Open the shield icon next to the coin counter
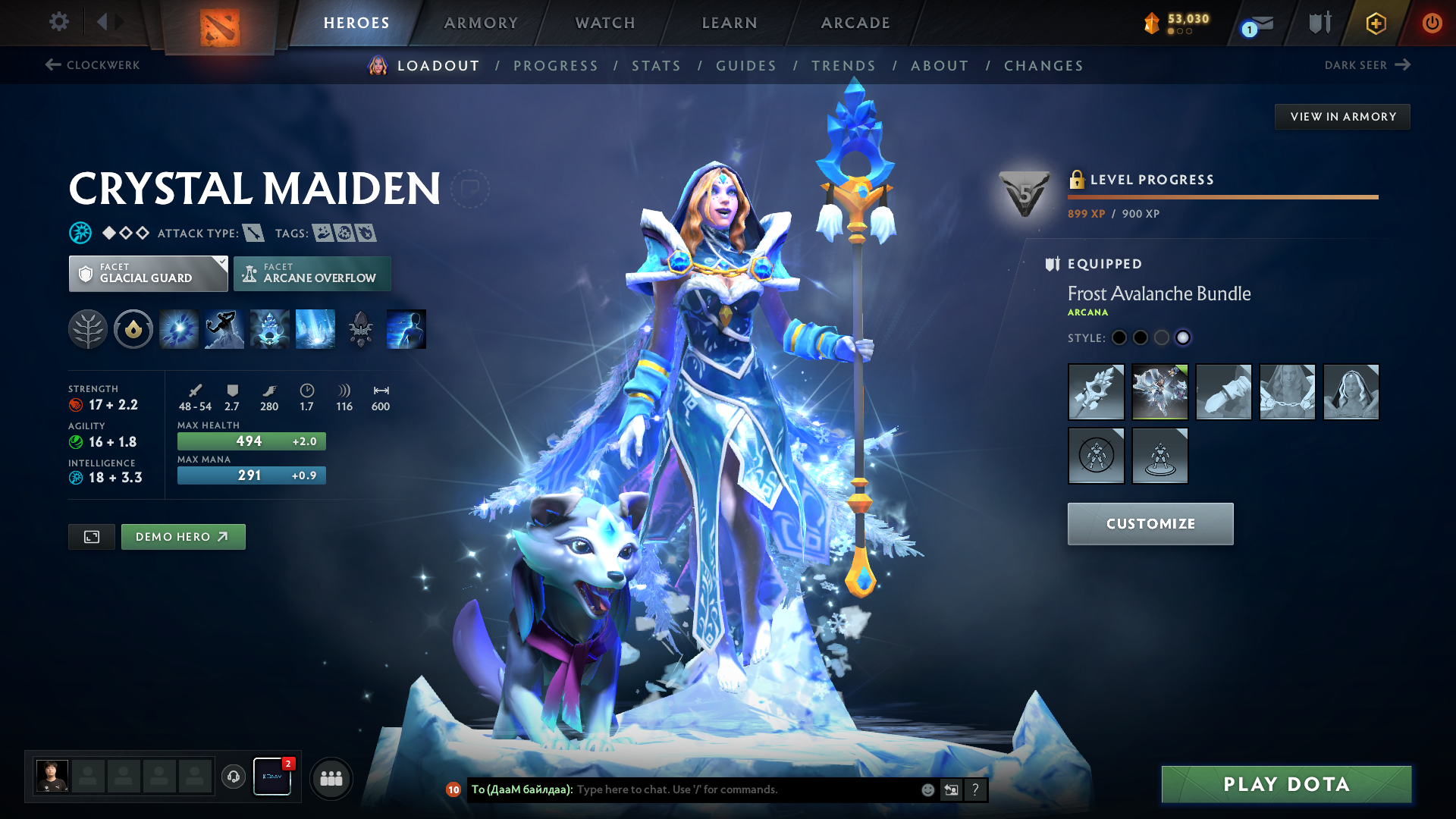Viewport: 1456px width, 819px height. coord(1319,22)
